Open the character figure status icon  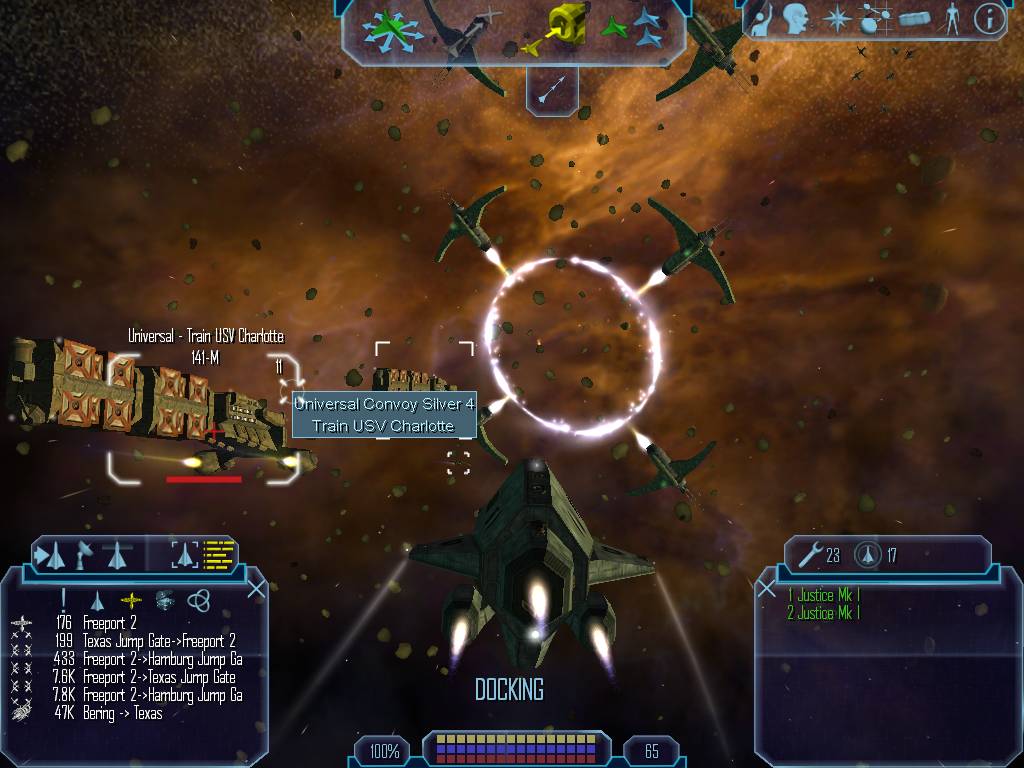click(952, 18)
